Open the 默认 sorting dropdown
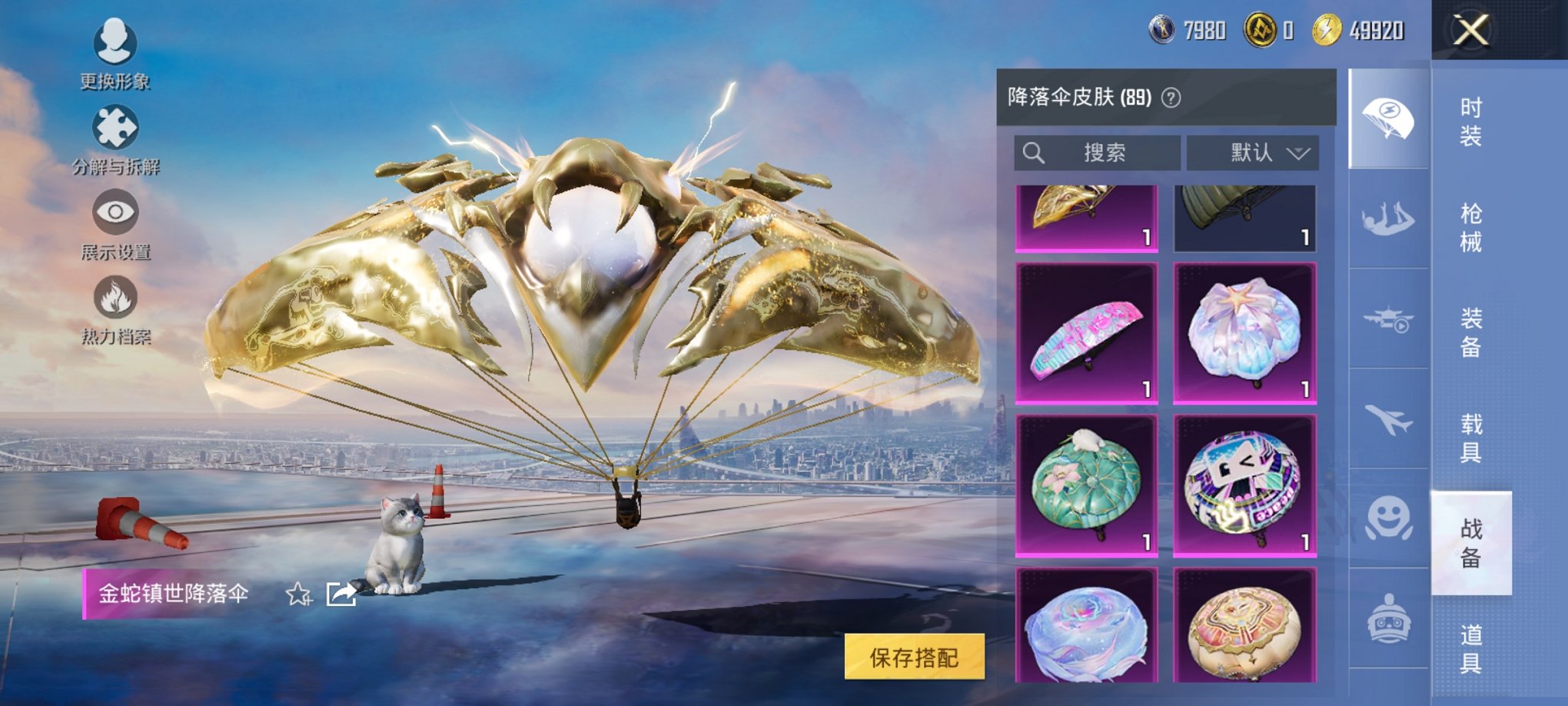This screenshot has height=706, width=1568. [1253, 152]
